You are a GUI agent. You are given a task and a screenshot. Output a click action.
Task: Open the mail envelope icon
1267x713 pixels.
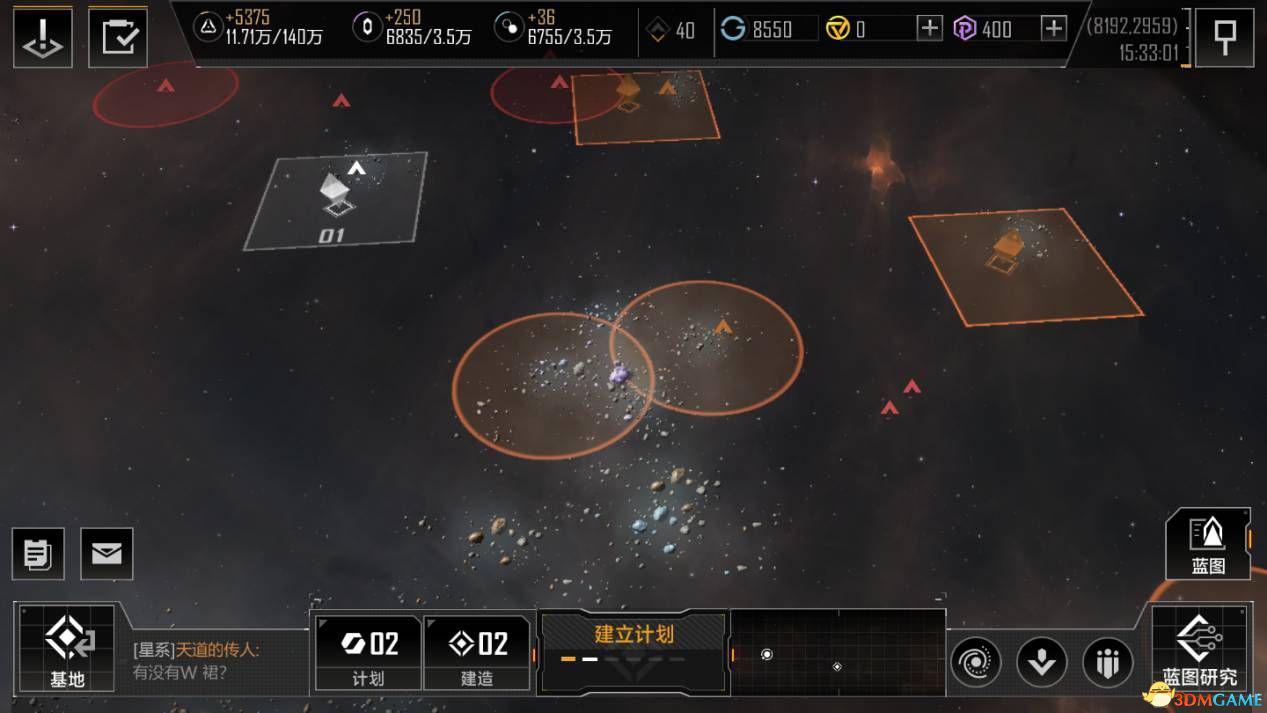106,554
